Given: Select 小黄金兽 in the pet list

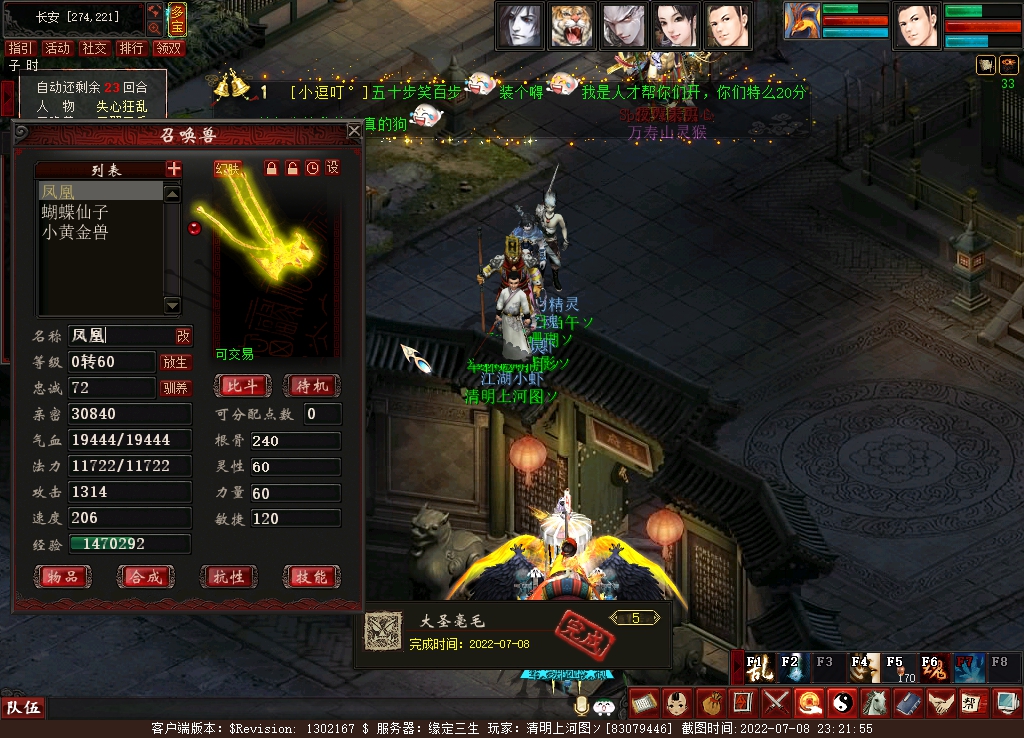Looking at the screenshot, I should 75,232.
